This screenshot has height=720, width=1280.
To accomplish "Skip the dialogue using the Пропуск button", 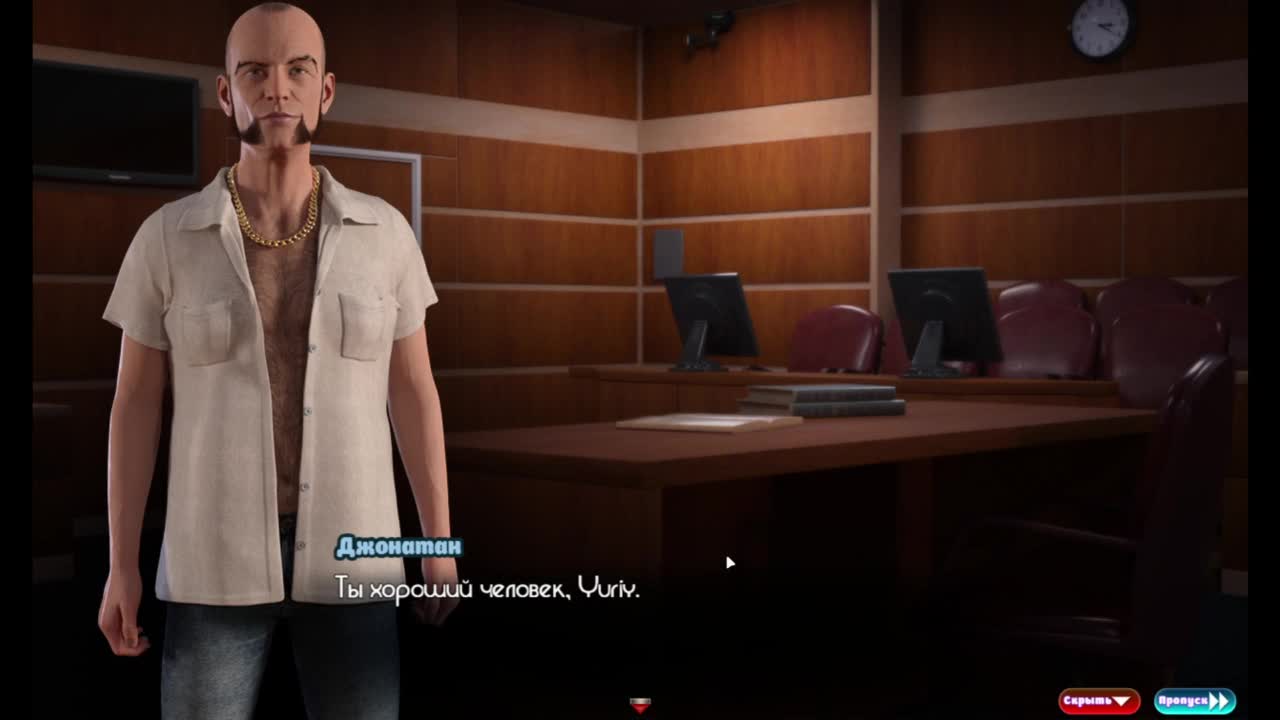I will click(x=1194, y=701).
